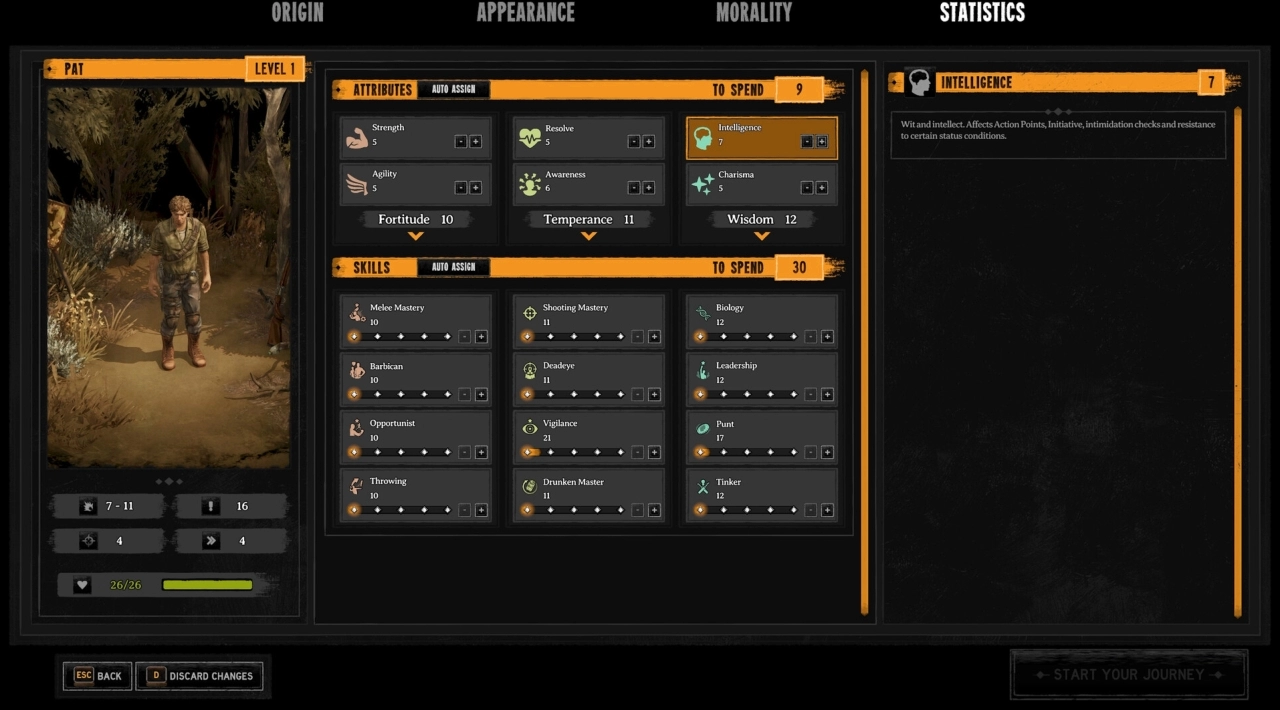Increase Strength with its plus button
This screenshot has width=1280, height=710.
[475, 142]
